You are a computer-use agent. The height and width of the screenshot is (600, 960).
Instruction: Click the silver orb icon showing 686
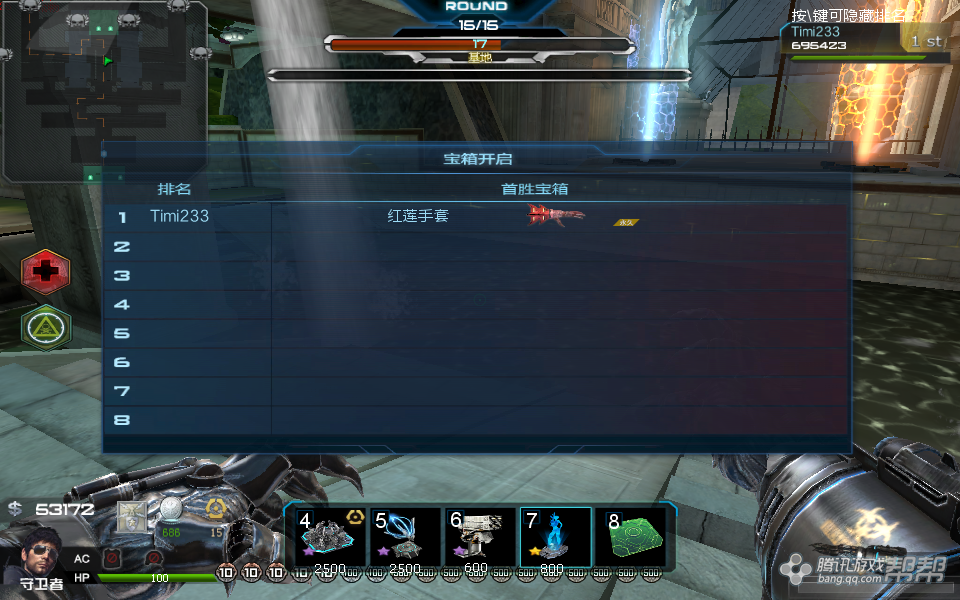click(171, 510)
